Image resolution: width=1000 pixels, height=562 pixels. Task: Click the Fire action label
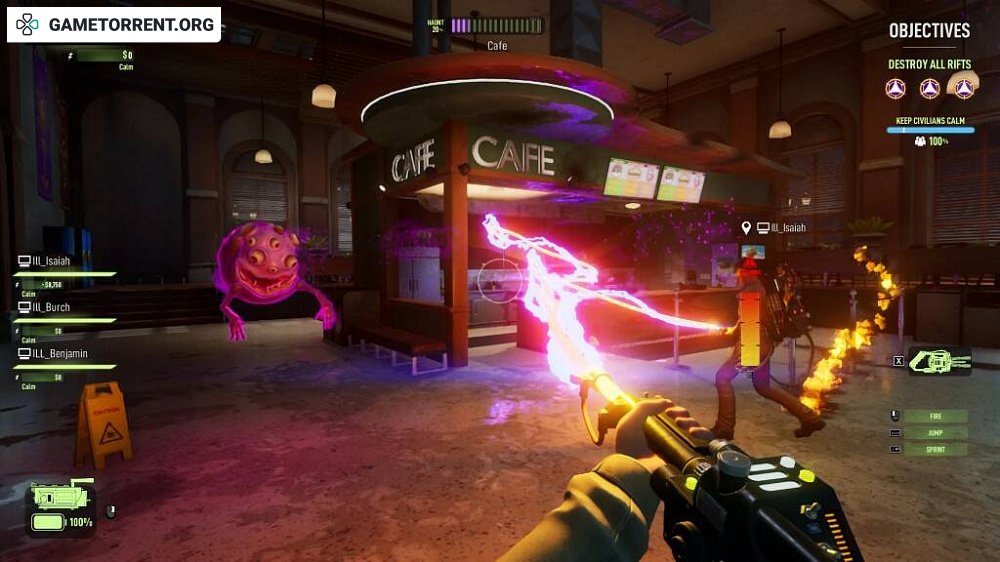934,416
